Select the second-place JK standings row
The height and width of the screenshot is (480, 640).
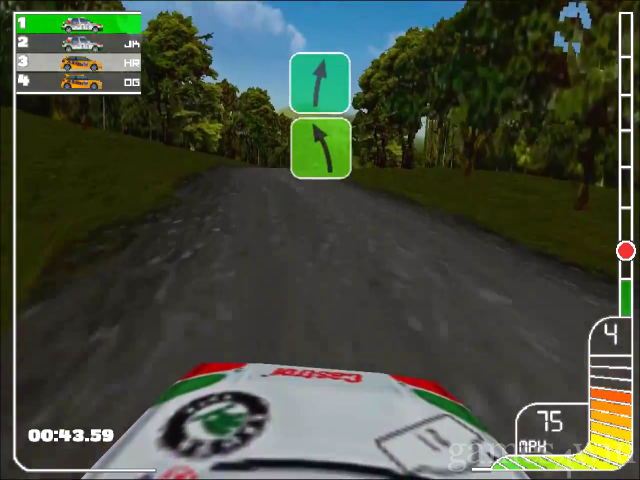78,43
